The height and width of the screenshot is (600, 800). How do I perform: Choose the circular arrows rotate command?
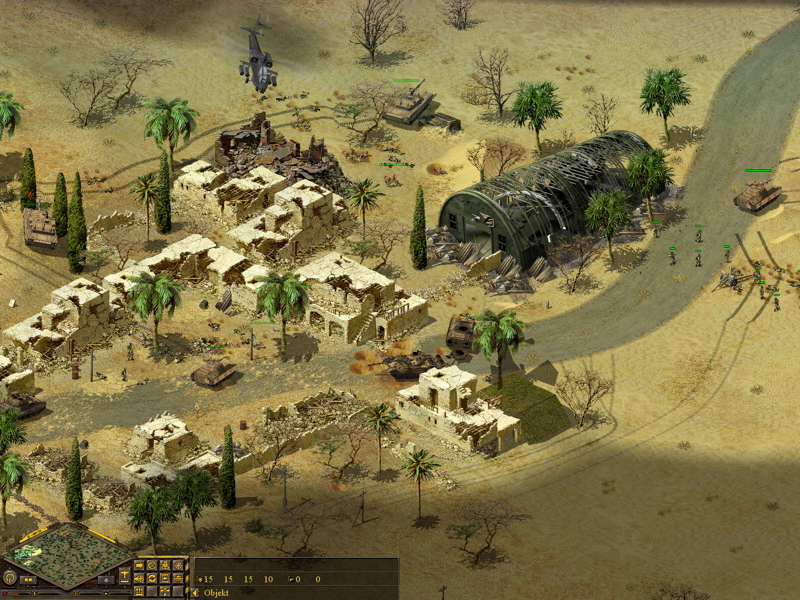pos(152,578)
